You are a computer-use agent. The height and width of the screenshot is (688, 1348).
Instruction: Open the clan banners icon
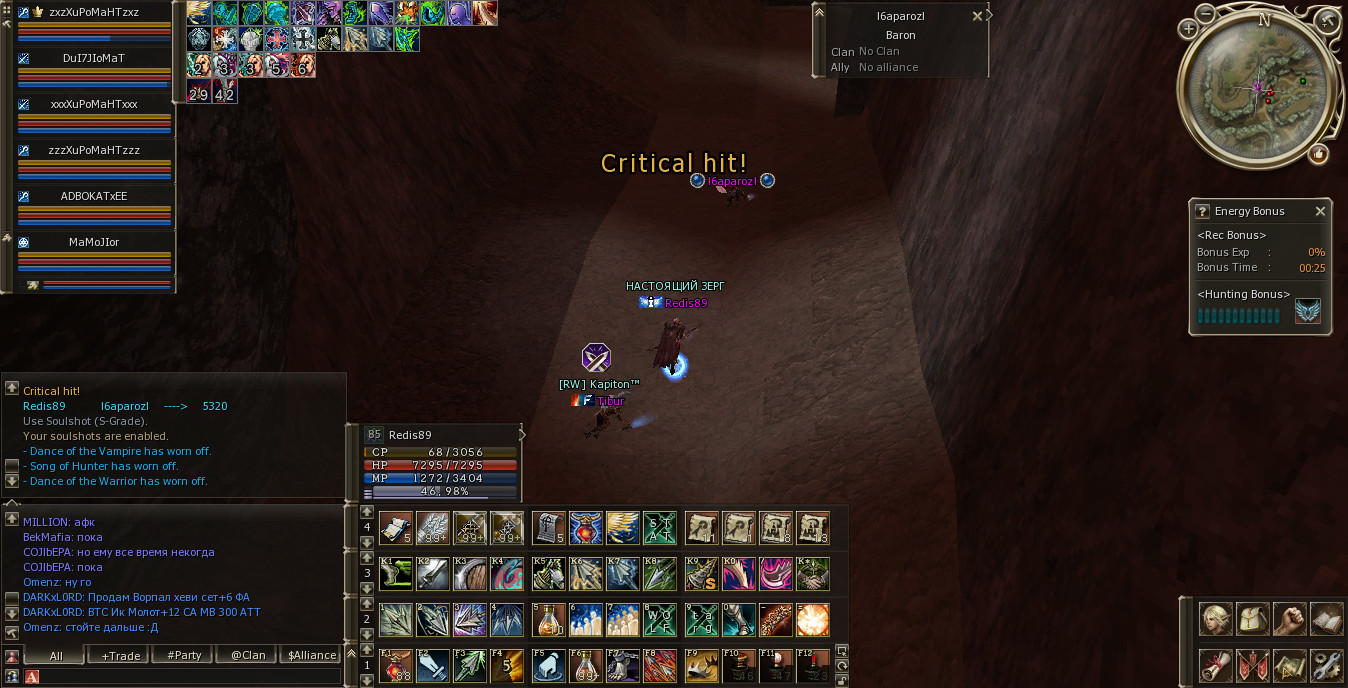pos(1252,665)
